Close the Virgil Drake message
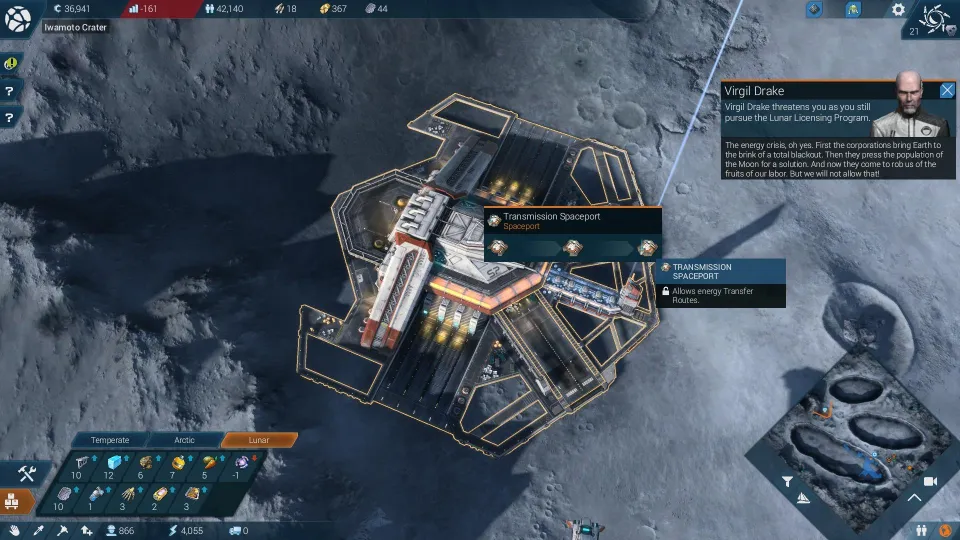This screenshot has width=960, height=540. tap(947, 90)
